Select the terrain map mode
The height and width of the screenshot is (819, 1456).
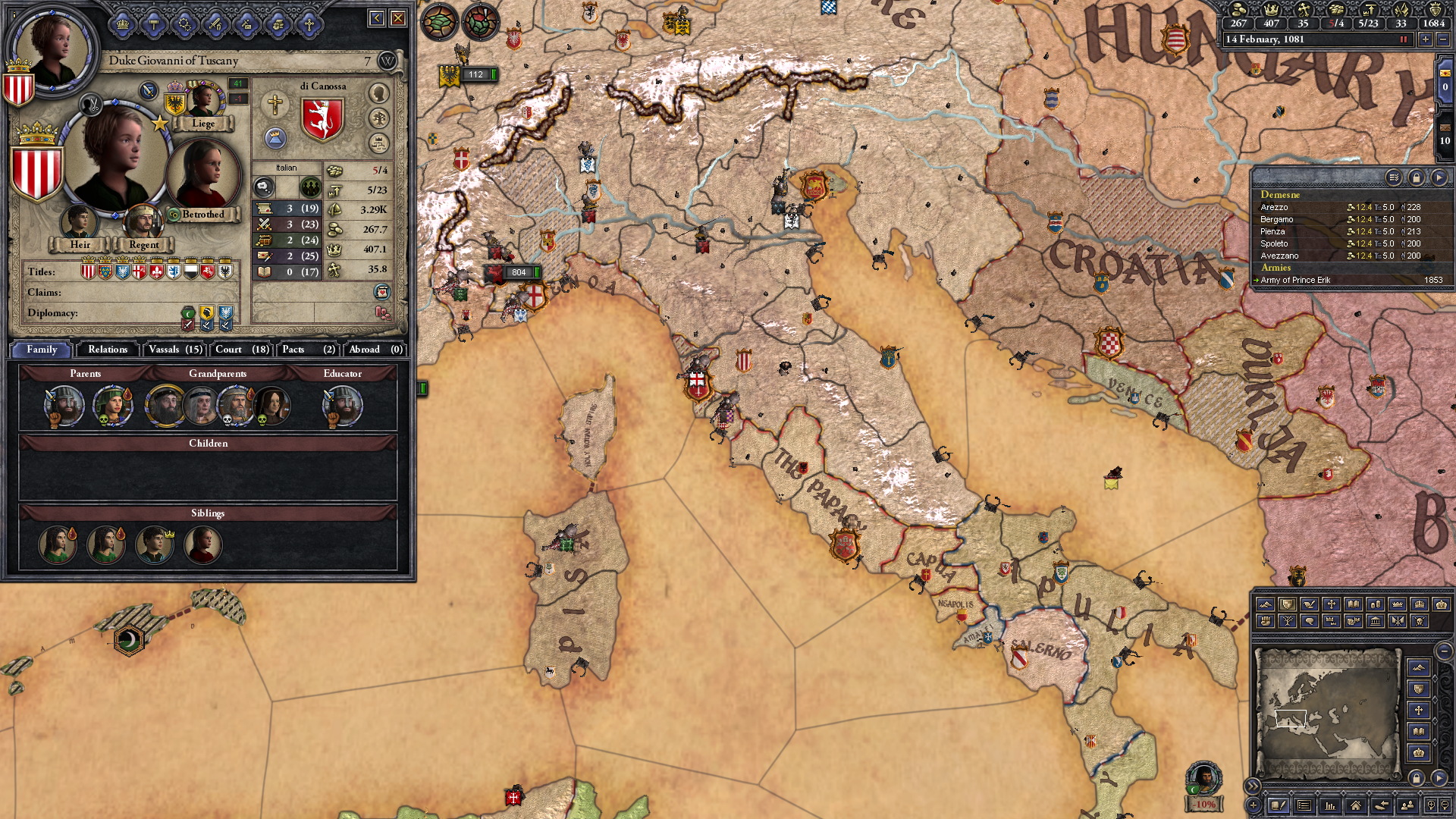[1266, 604]
